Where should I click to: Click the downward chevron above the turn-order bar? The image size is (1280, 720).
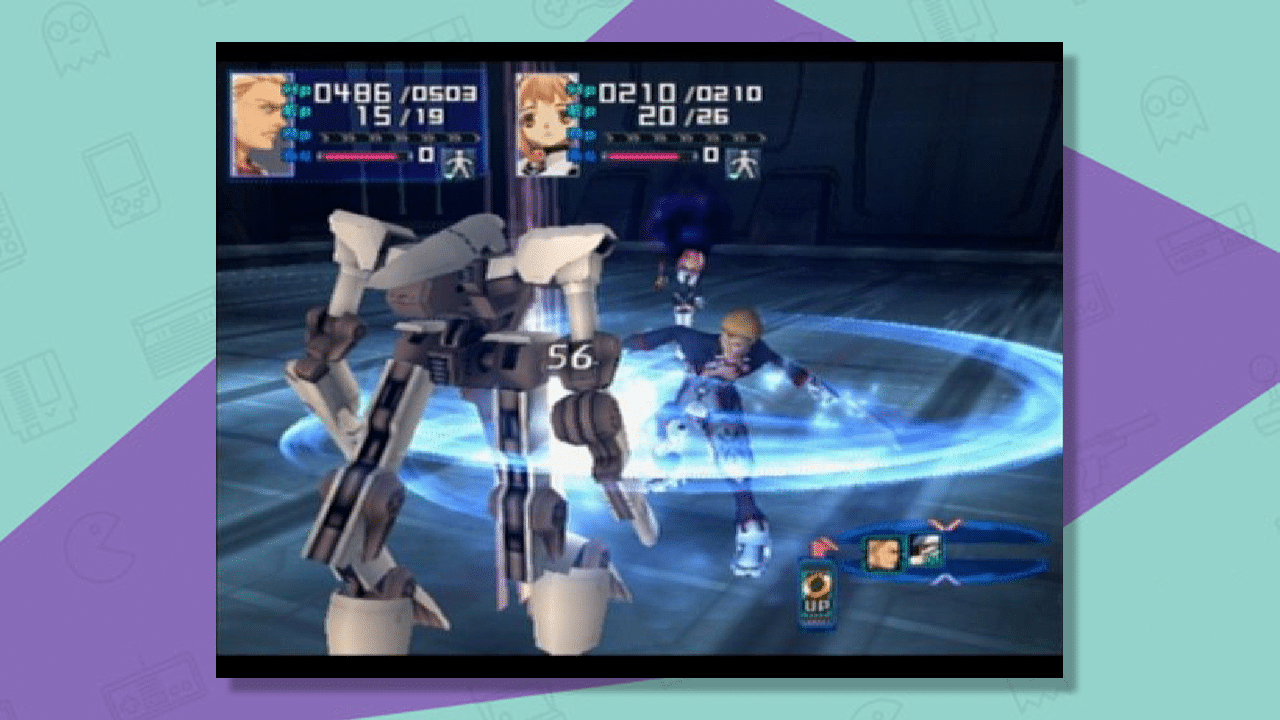(942, 523)
